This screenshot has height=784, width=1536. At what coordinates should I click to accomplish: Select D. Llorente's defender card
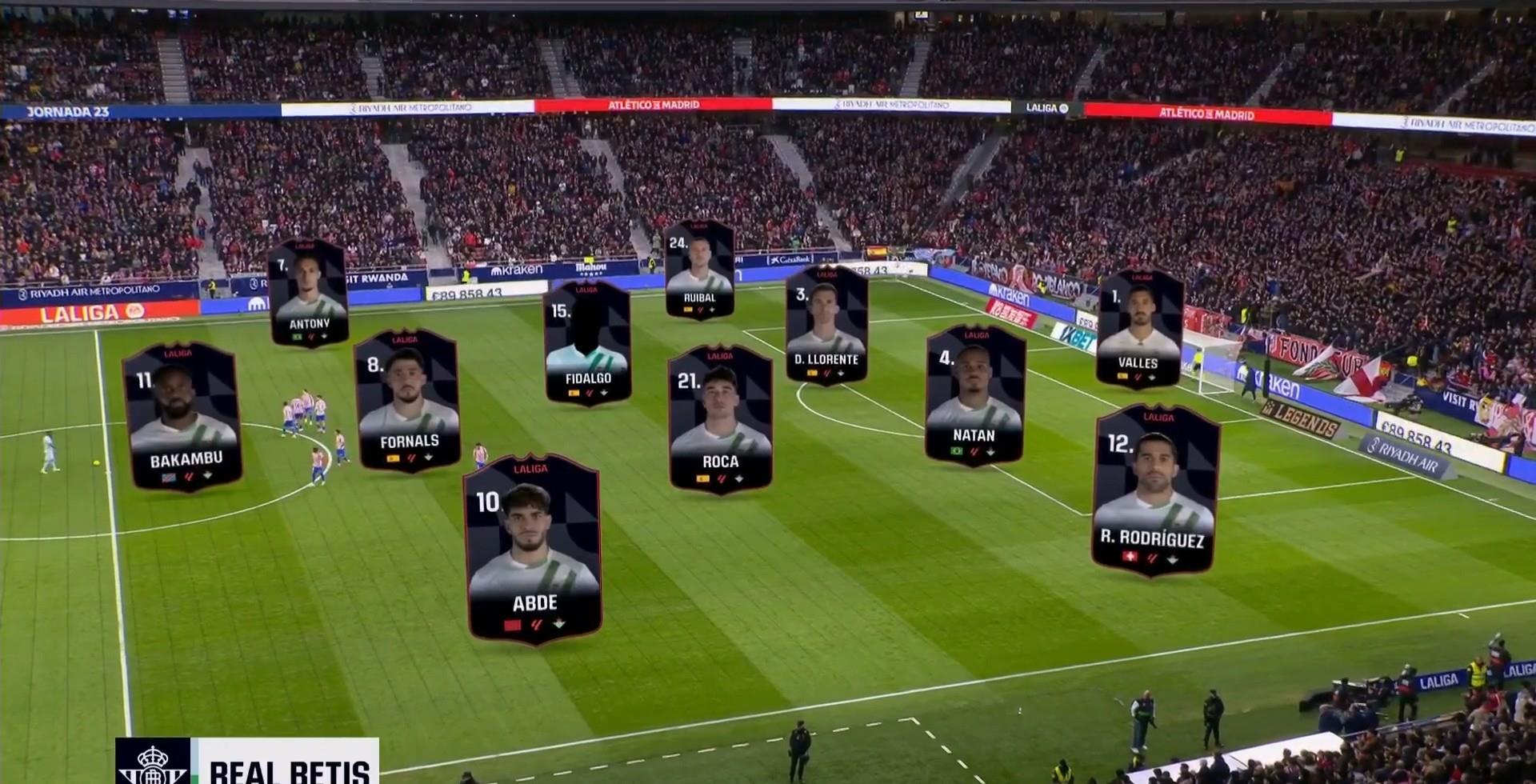pos(826,325)
